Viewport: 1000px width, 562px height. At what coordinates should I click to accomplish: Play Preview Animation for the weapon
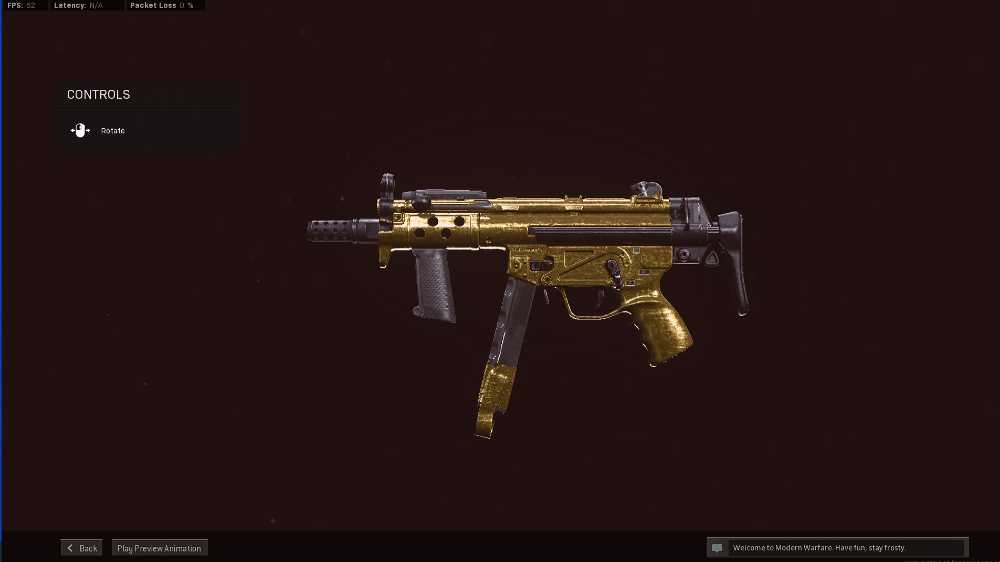point(159,548)
